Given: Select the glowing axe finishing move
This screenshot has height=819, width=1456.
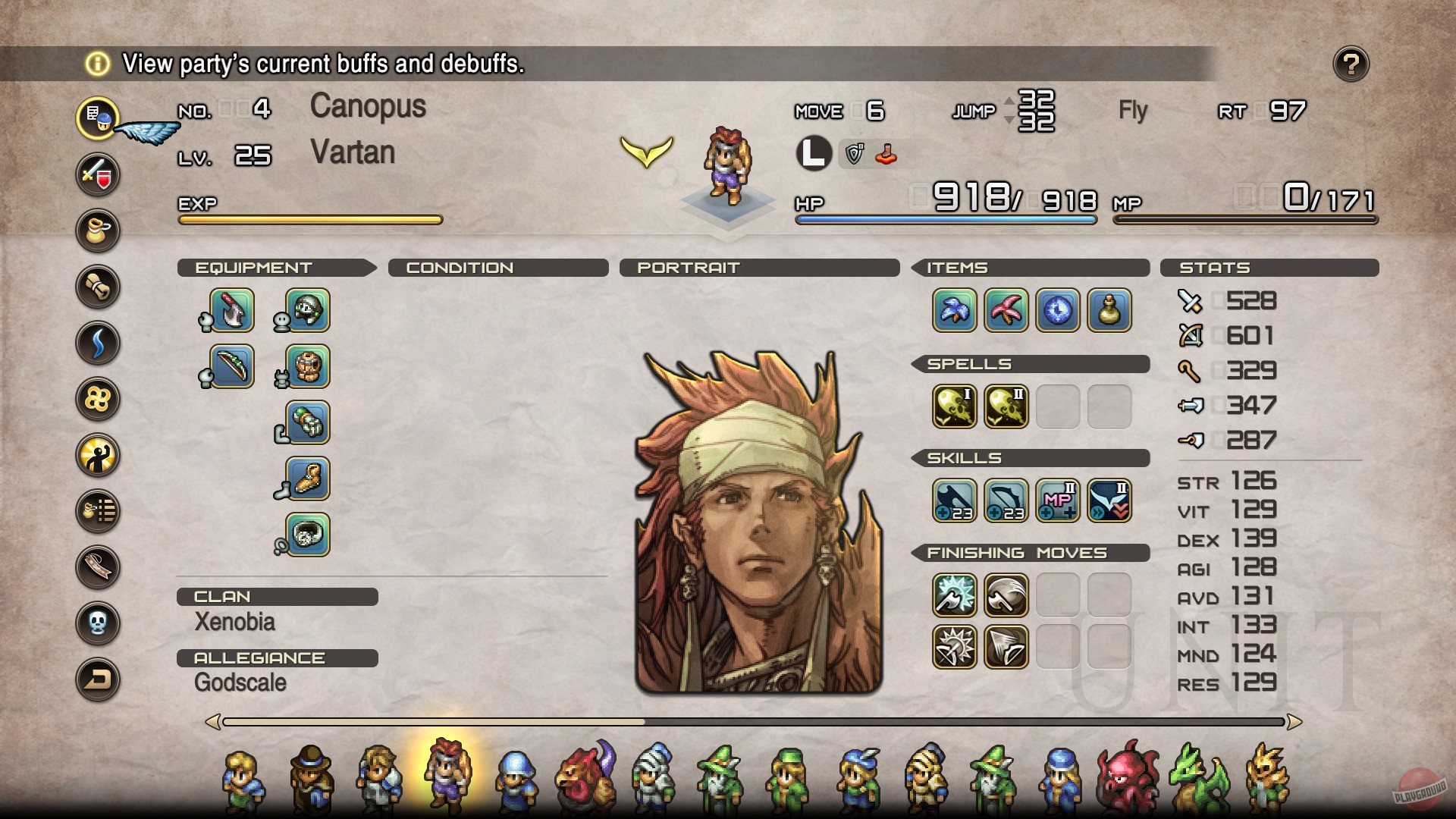Looking at the screenshot, I should coord(955,595).
